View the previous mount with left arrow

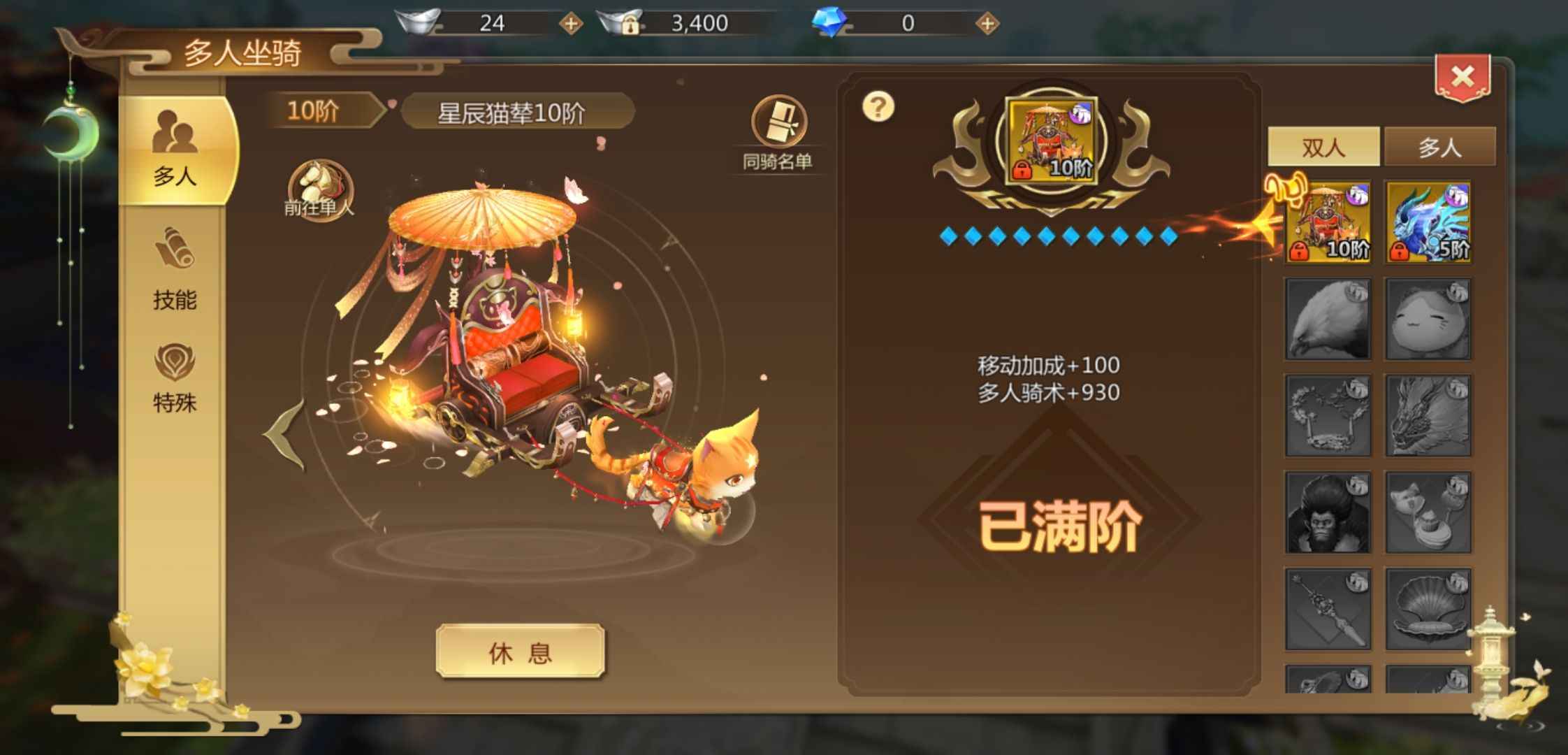[x=285, y=433]
